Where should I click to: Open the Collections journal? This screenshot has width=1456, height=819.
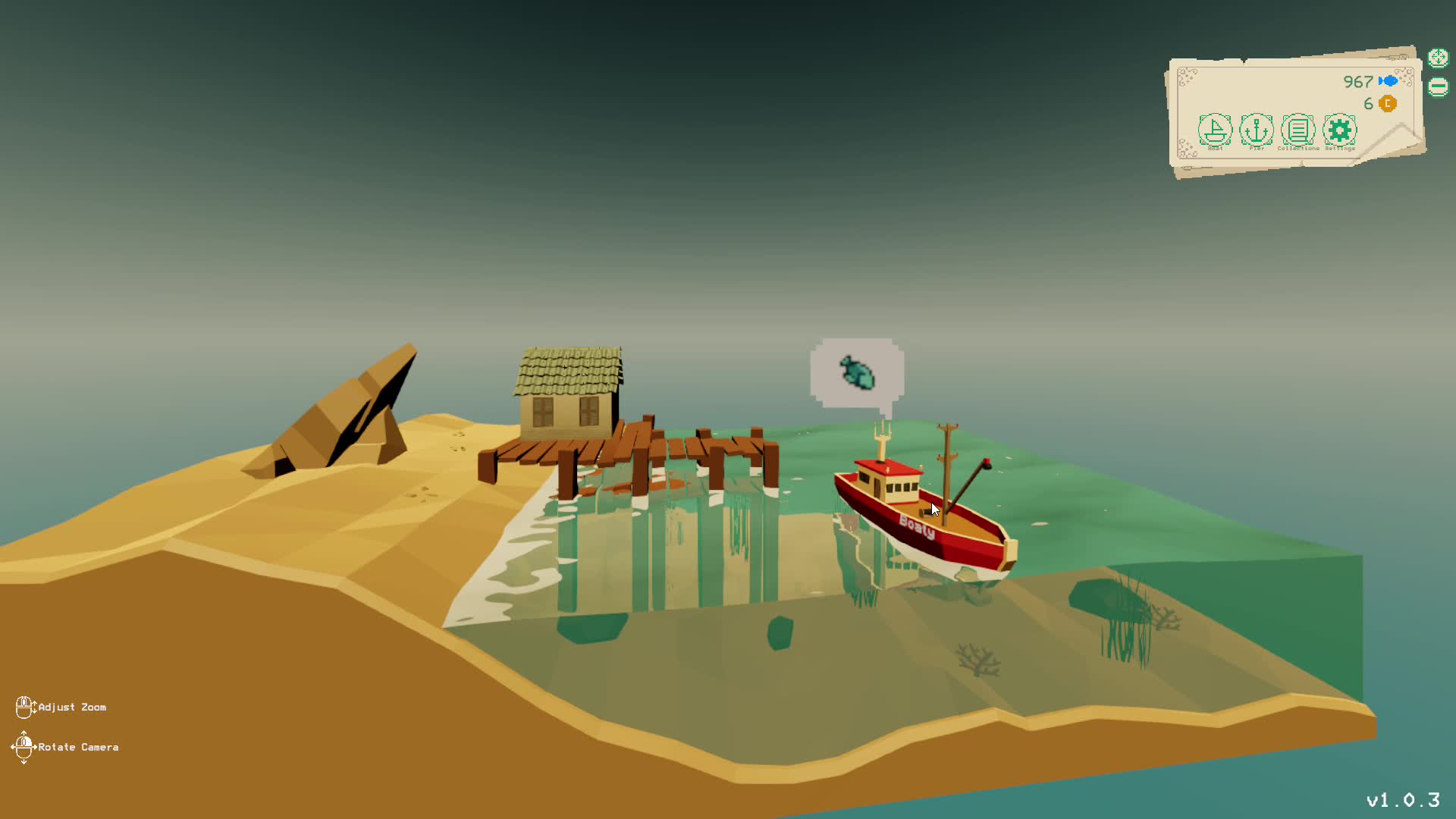tap(1298, 130)
